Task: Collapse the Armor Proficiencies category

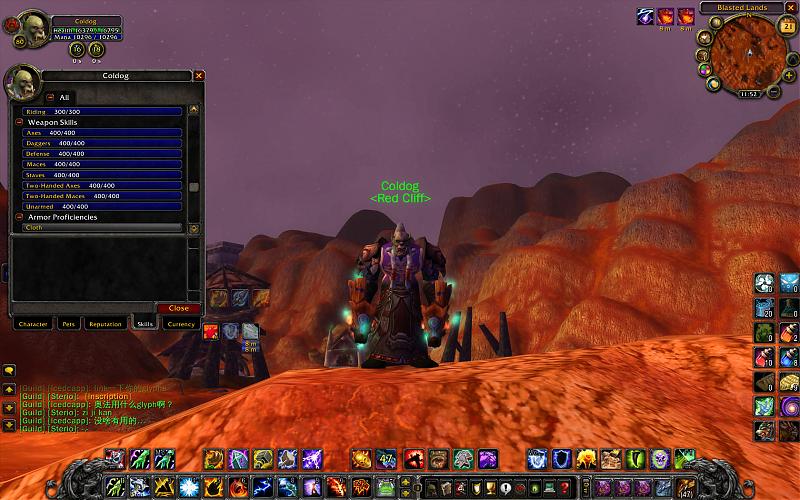Action: (x=19, y=217)
